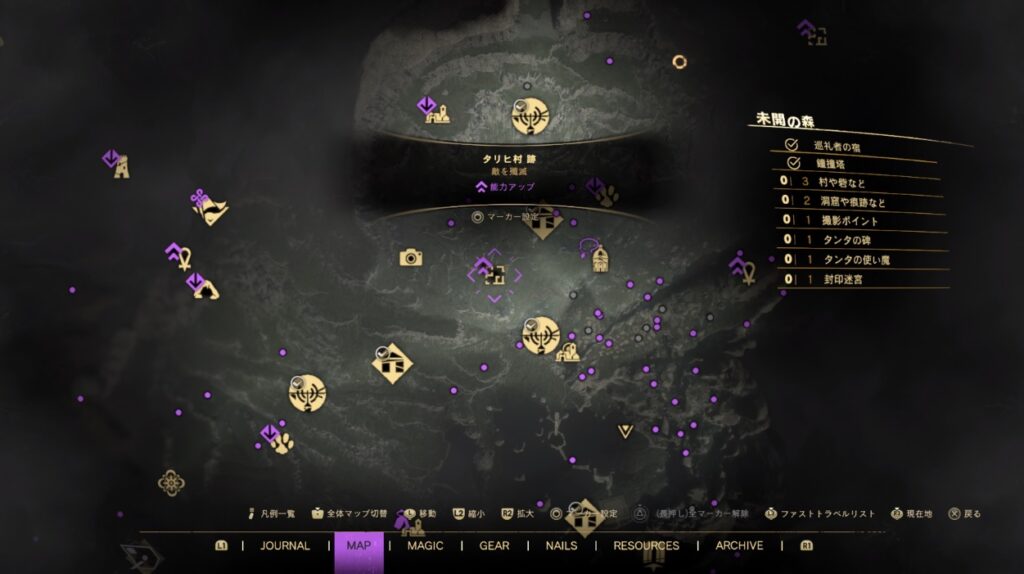Image resolution: width=1024 pixels, height=574 pixels.
Task: Select the yellow downward triangle map marker
Action: click(x=626, y=431)
